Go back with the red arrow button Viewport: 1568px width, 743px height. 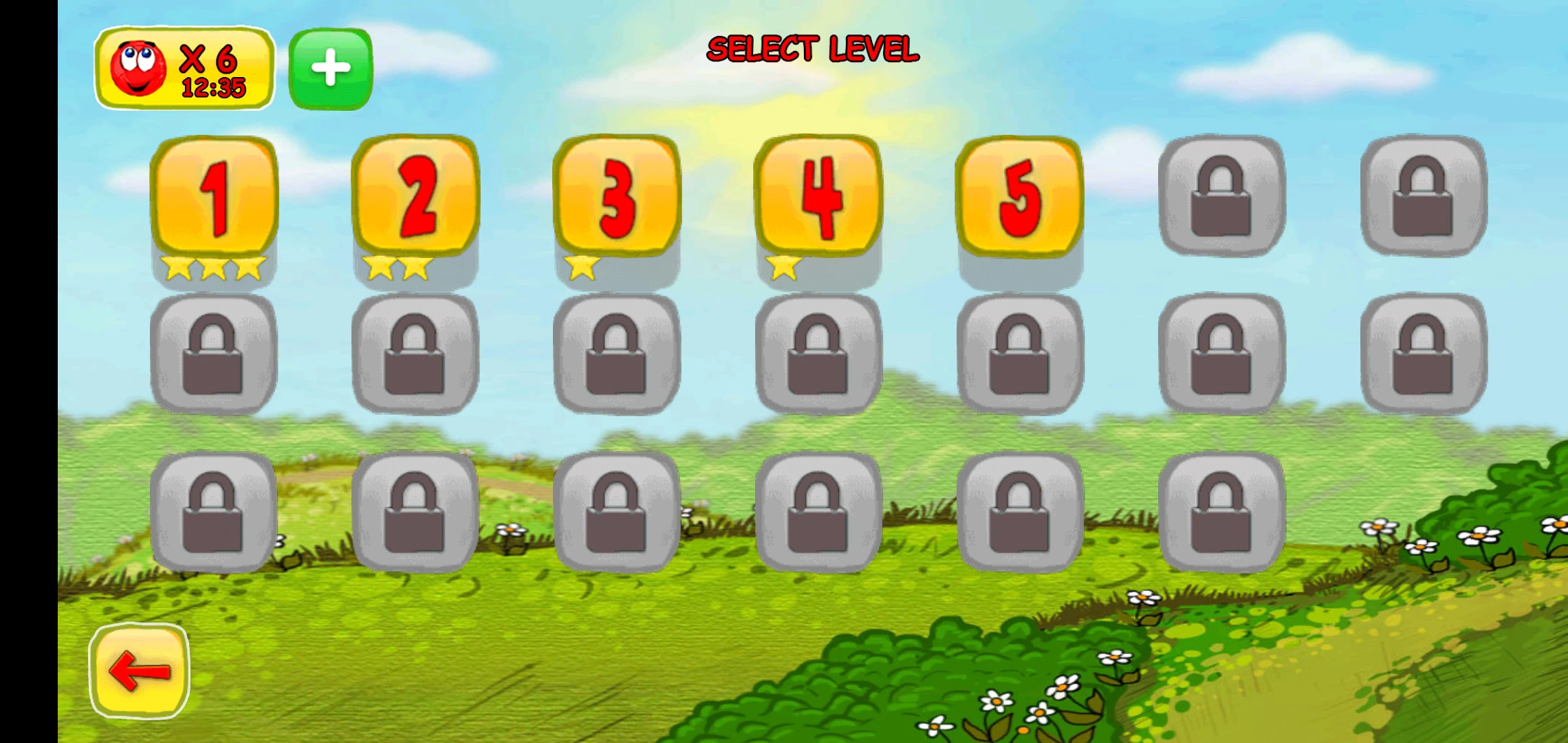(140, 671)
